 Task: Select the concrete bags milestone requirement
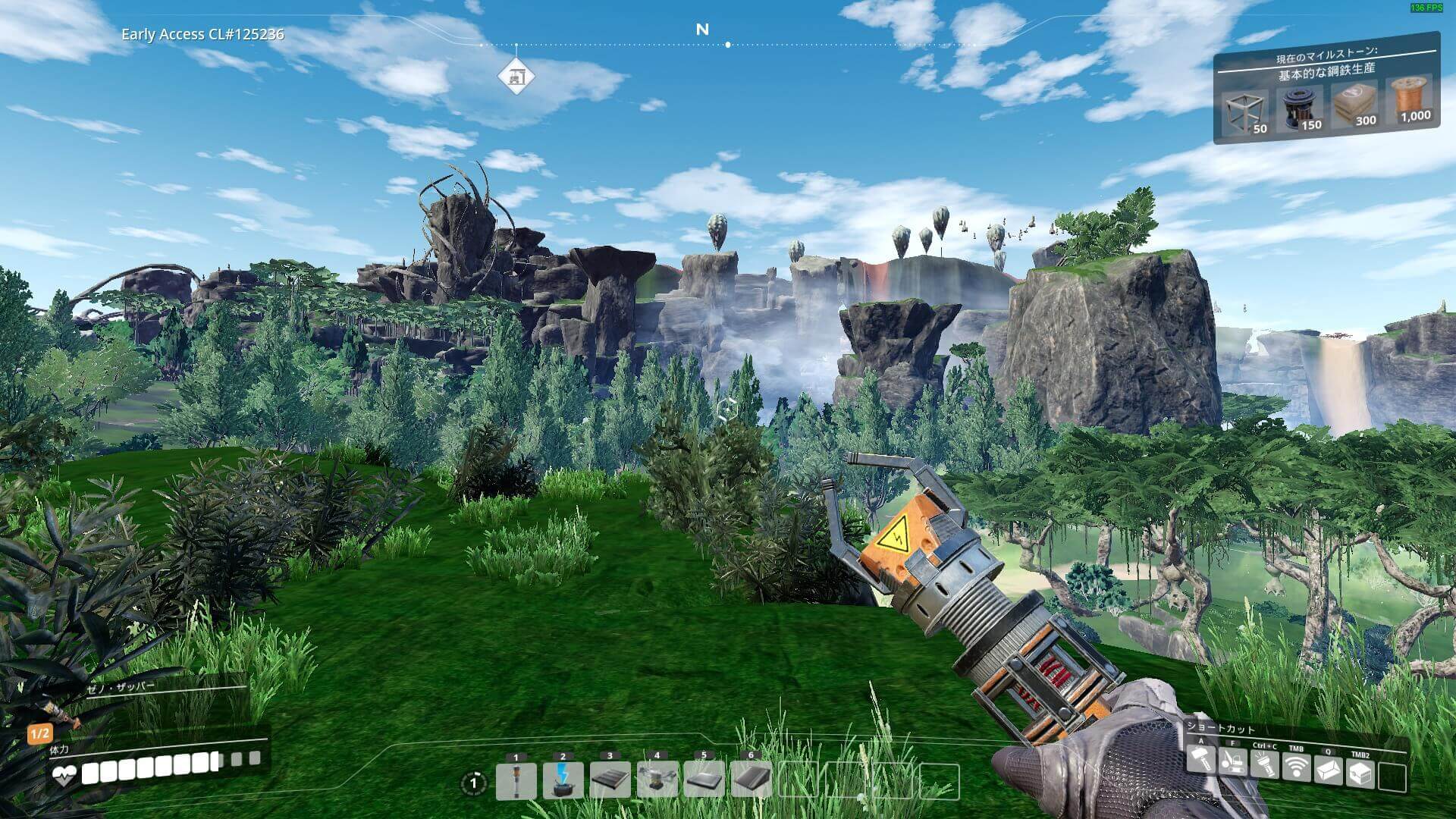click(1355, 105)
